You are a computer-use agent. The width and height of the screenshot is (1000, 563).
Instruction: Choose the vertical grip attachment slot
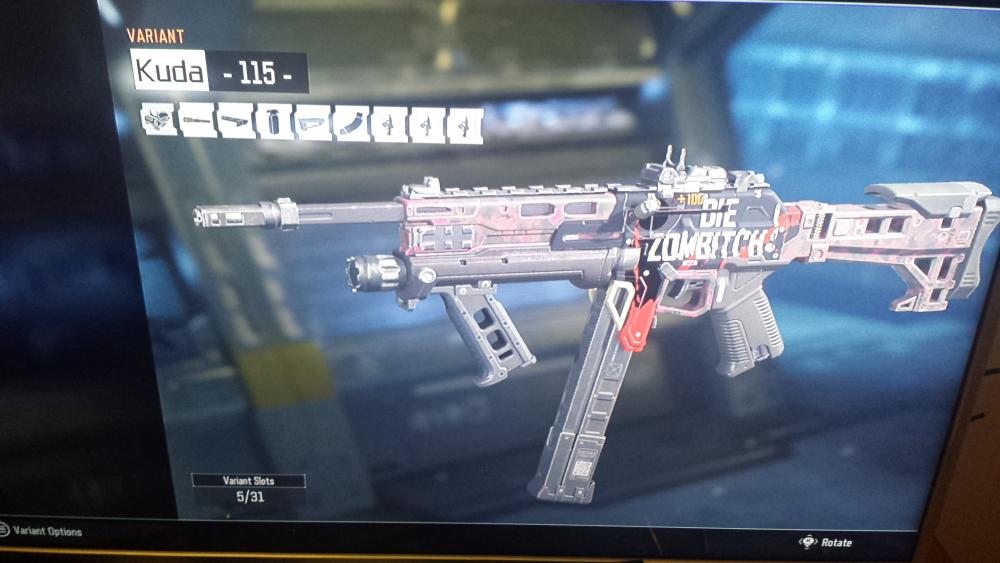[274, 122]
